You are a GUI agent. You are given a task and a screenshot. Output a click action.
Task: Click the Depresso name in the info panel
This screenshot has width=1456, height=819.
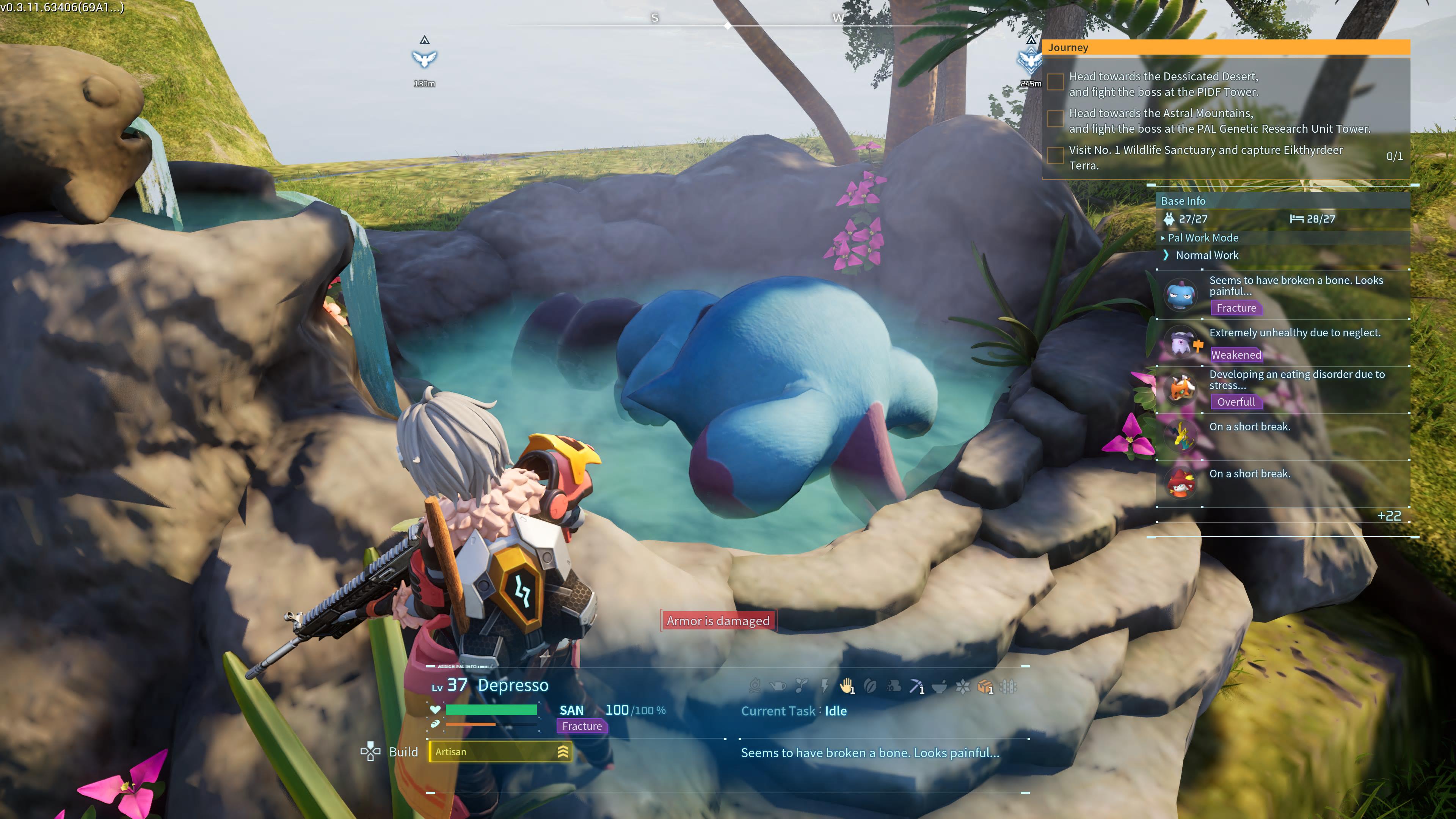[513, 685]
